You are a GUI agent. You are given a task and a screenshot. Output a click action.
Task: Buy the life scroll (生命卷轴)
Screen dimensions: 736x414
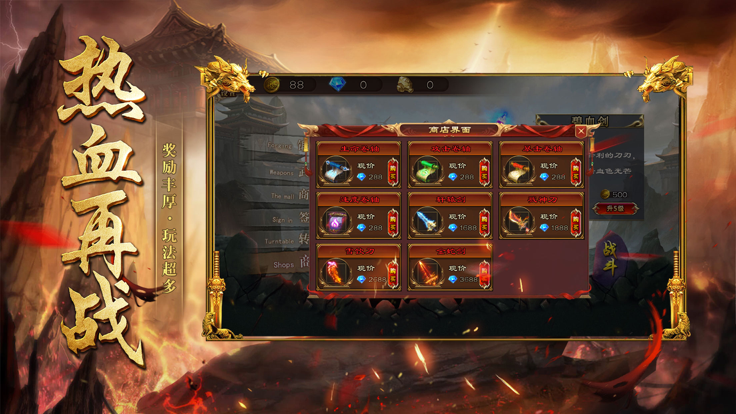391,171
